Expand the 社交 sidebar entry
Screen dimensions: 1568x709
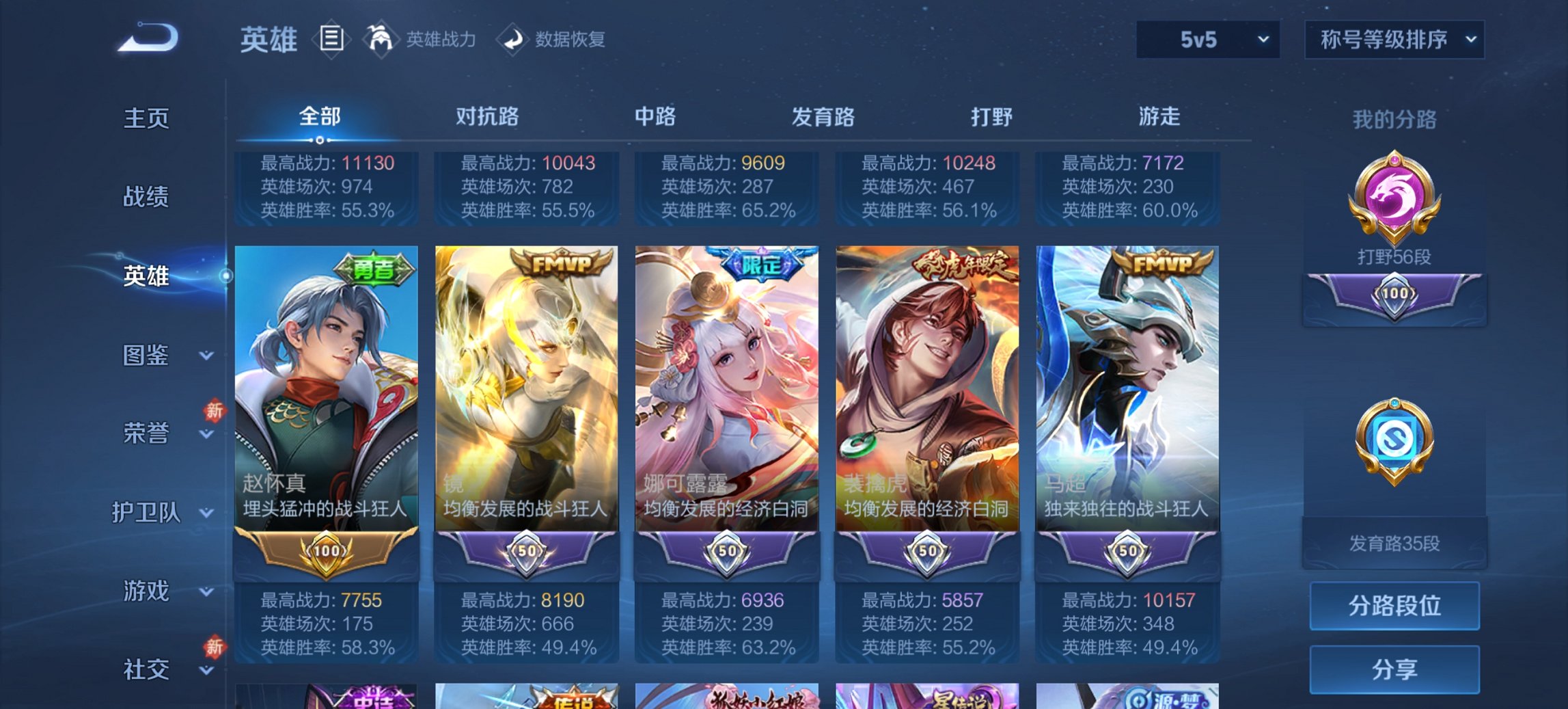147,669
